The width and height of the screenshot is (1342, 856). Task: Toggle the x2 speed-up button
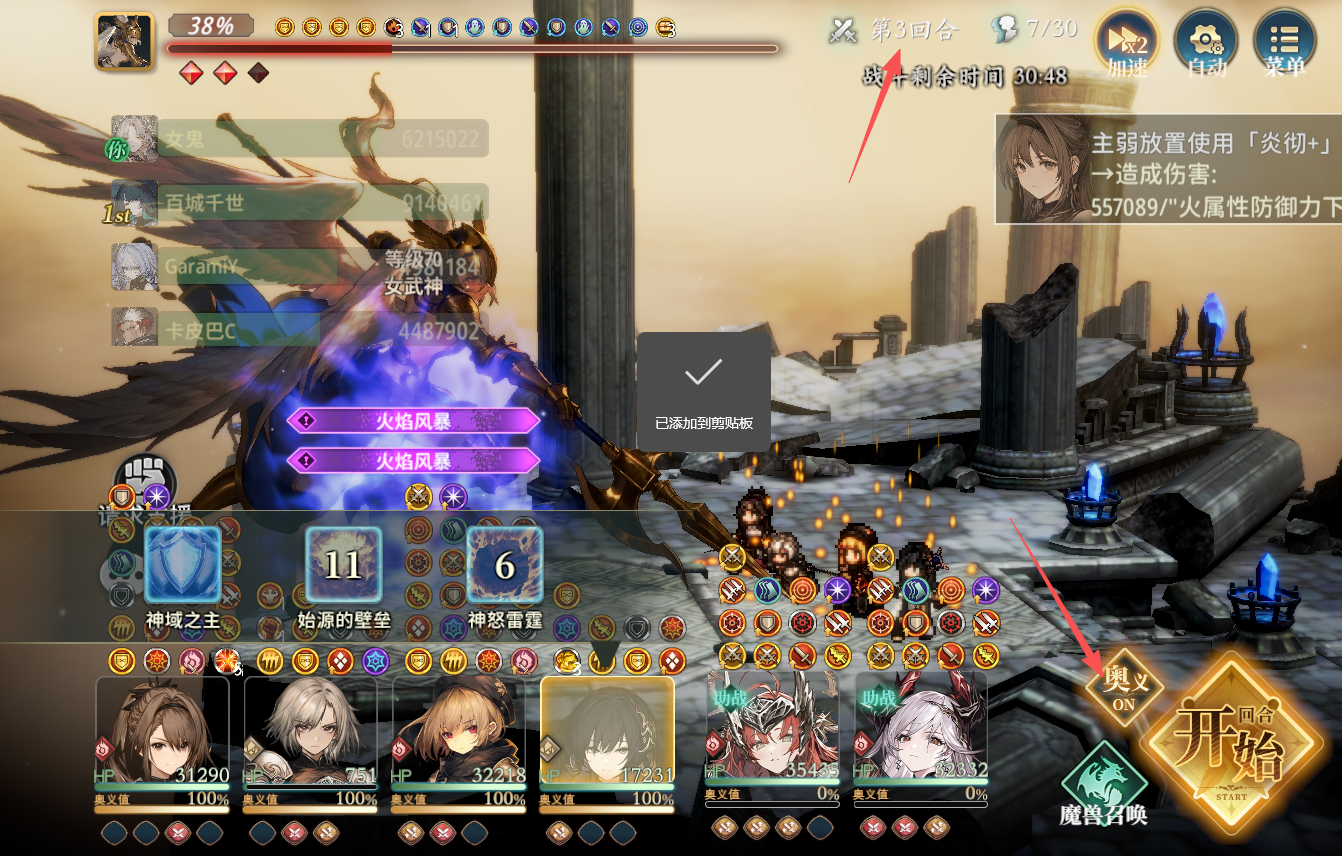pyautogui.click(x=1127, y=42)
